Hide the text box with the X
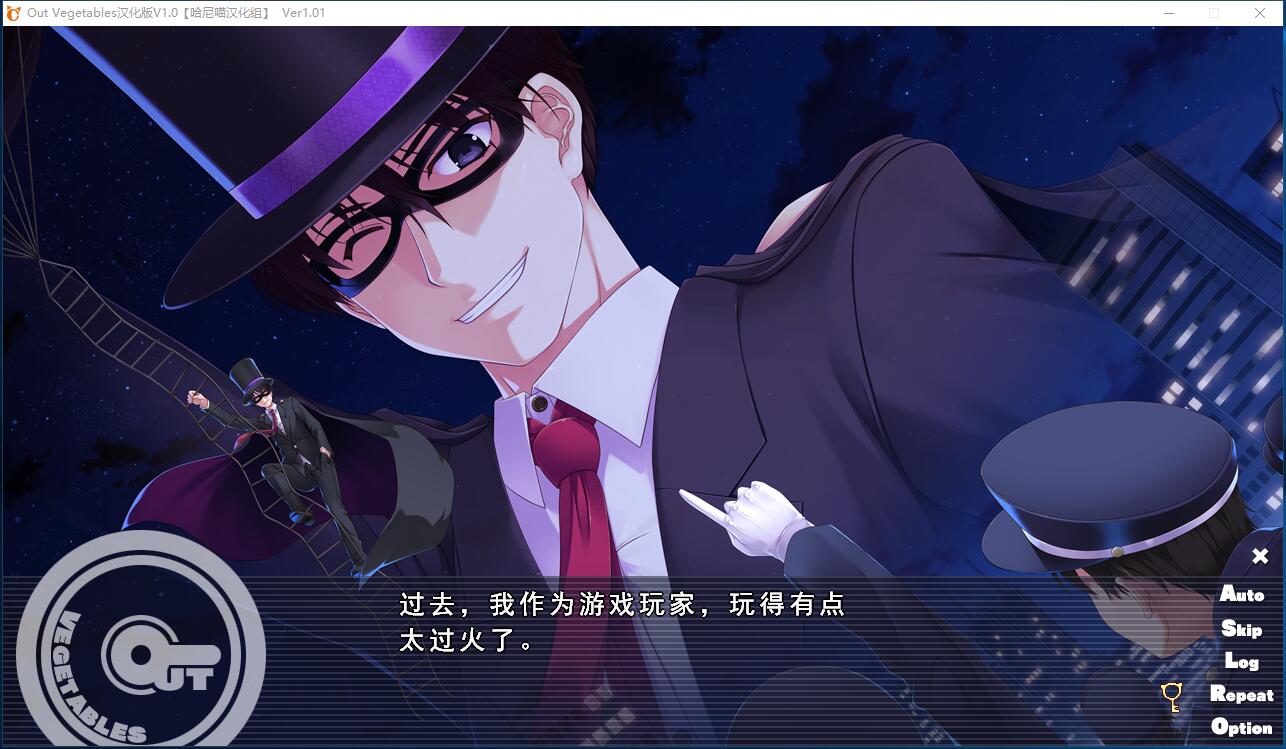This screenshot has height=749, width=1286. [x=1260, y=556]
